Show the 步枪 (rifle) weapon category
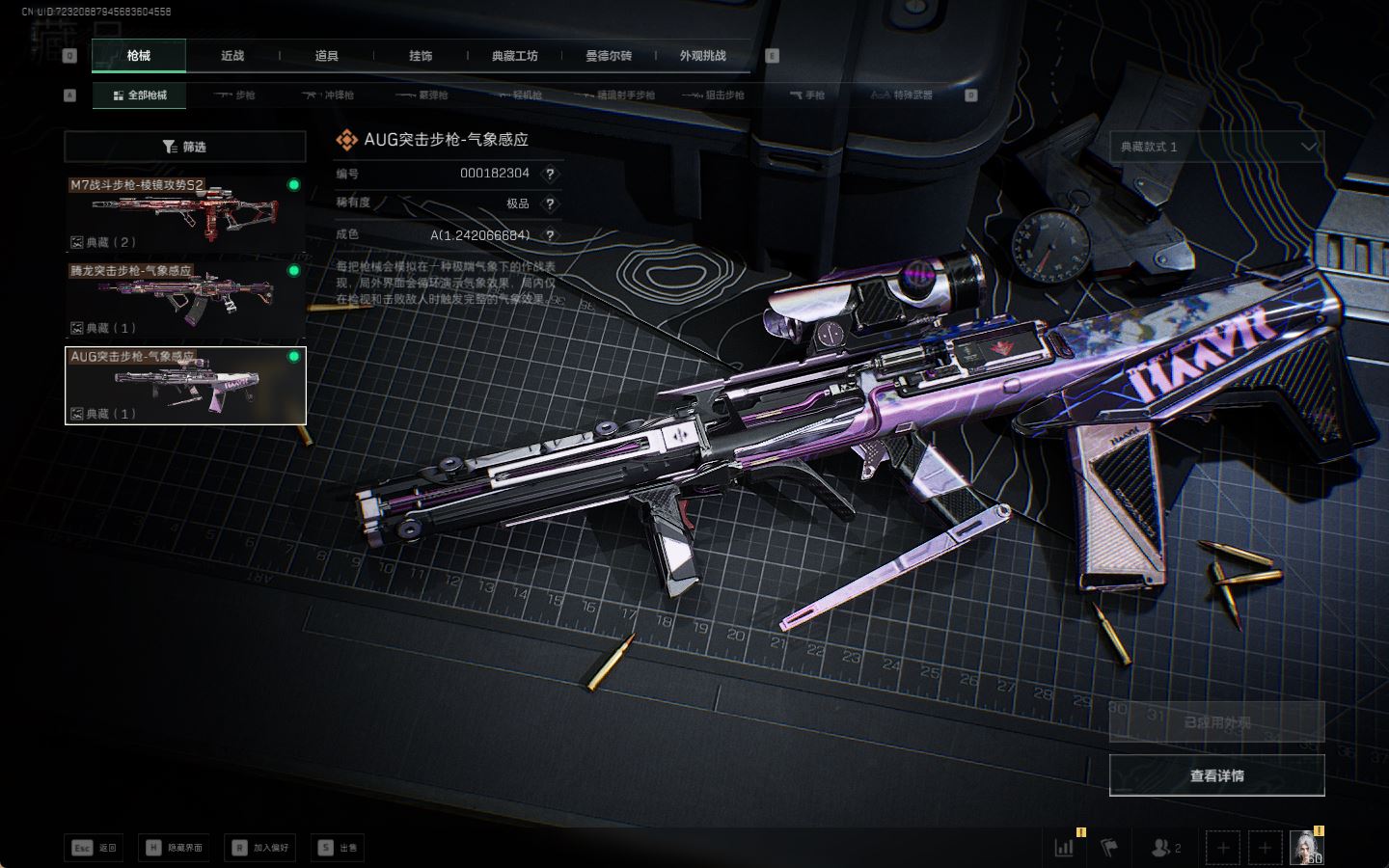 [x=235, y=95]
